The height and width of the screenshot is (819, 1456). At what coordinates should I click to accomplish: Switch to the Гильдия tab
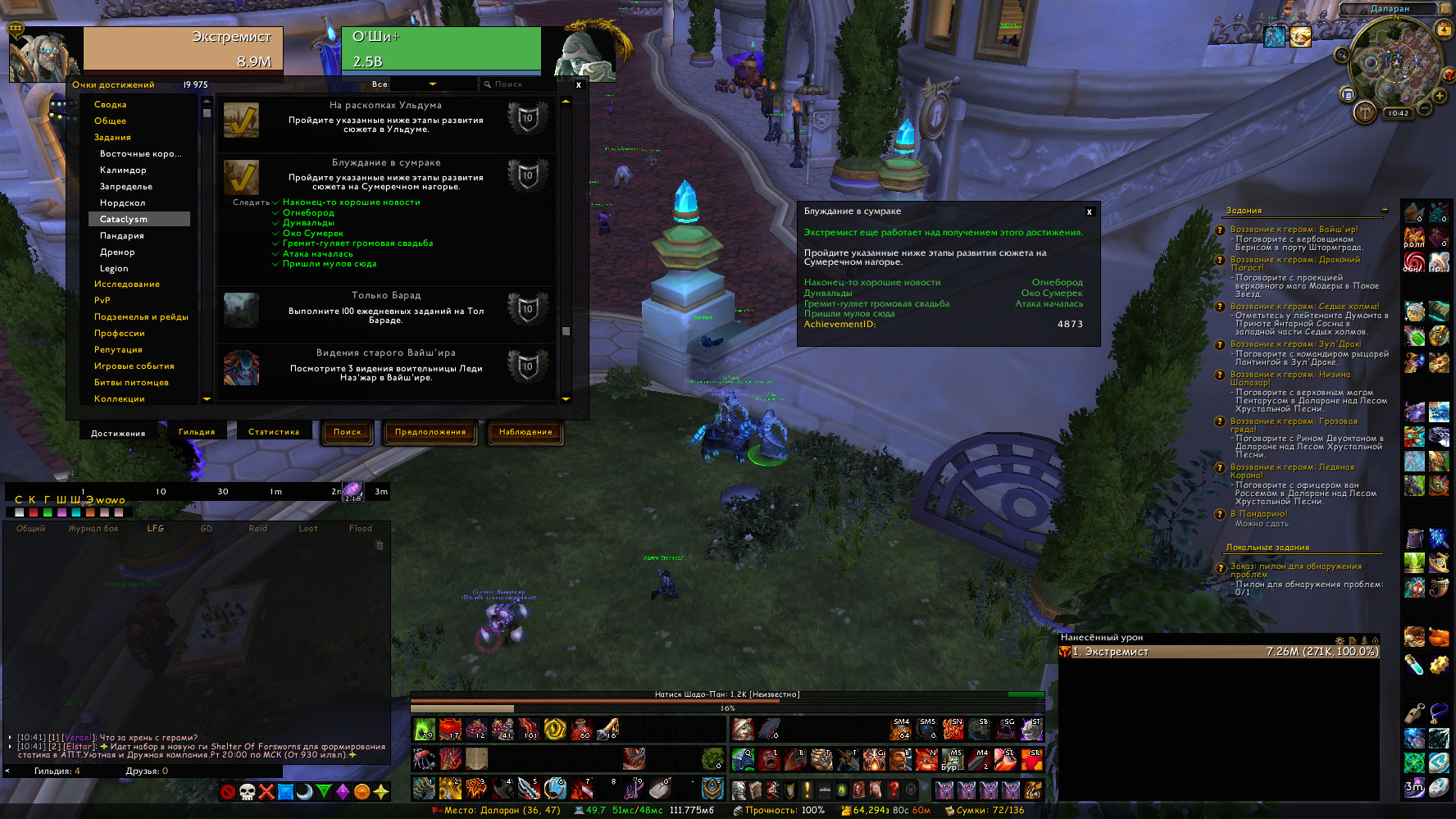pos(197,432)
